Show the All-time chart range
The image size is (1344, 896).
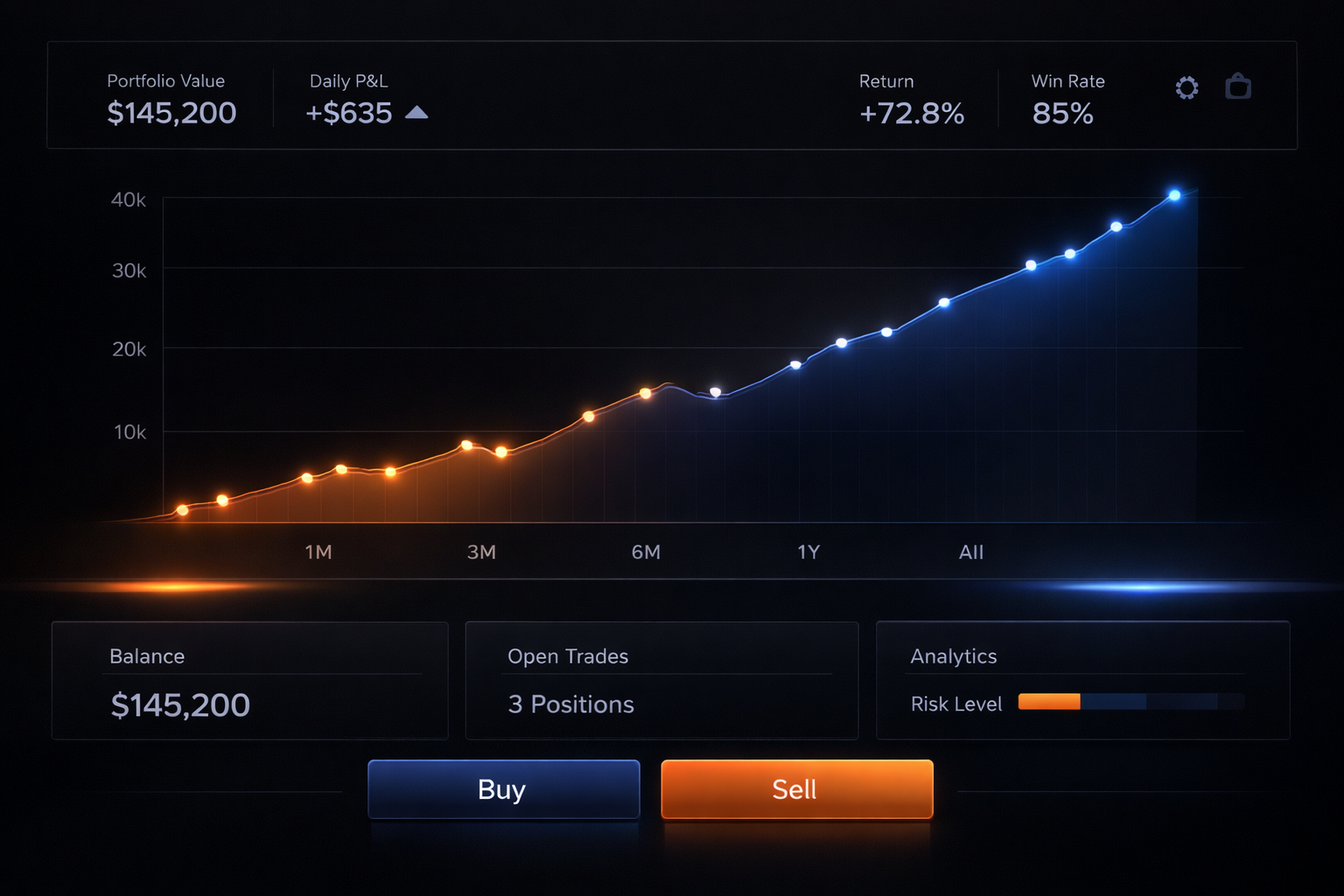(x=969, y=552)
